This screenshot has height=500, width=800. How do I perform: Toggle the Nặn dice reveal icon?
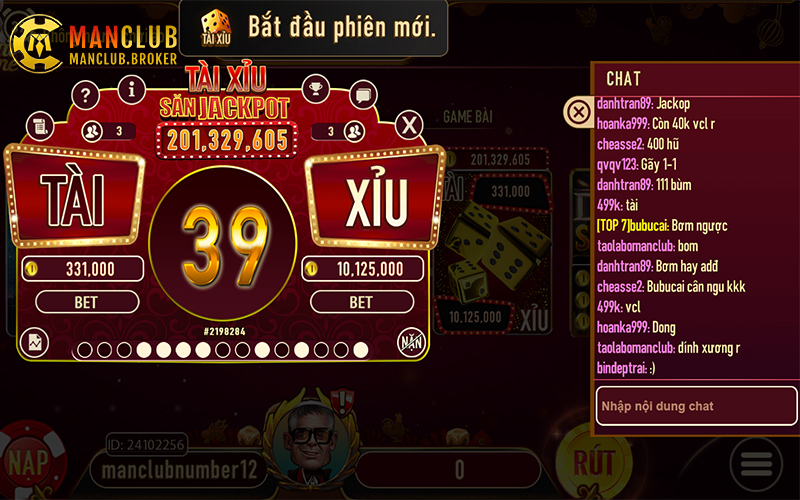click(x=411, y=341)
